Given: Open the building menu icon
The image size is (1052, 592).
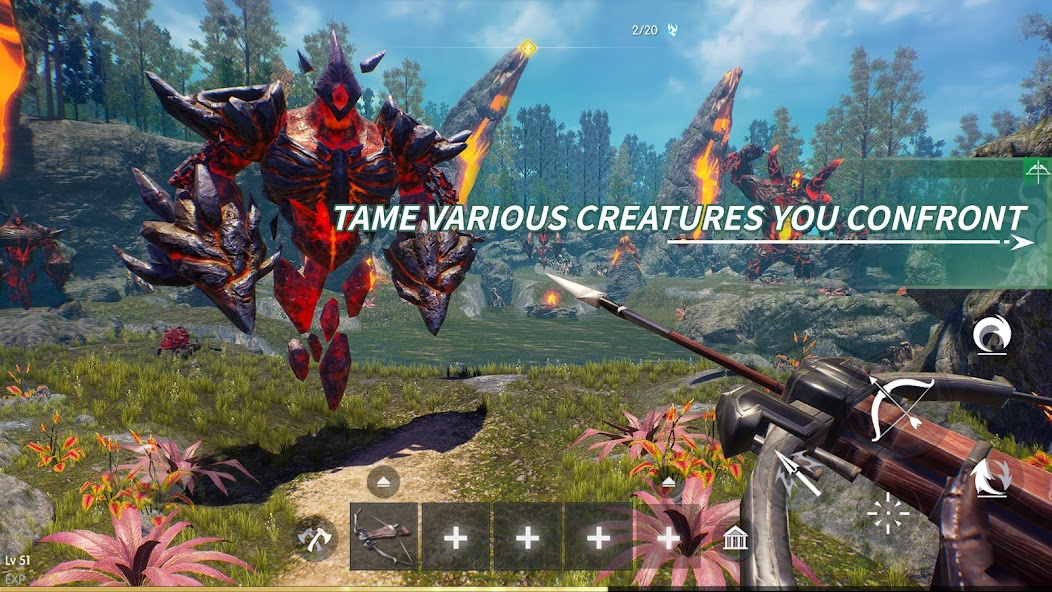Looking at the screenshot, I should coord(737,538).
